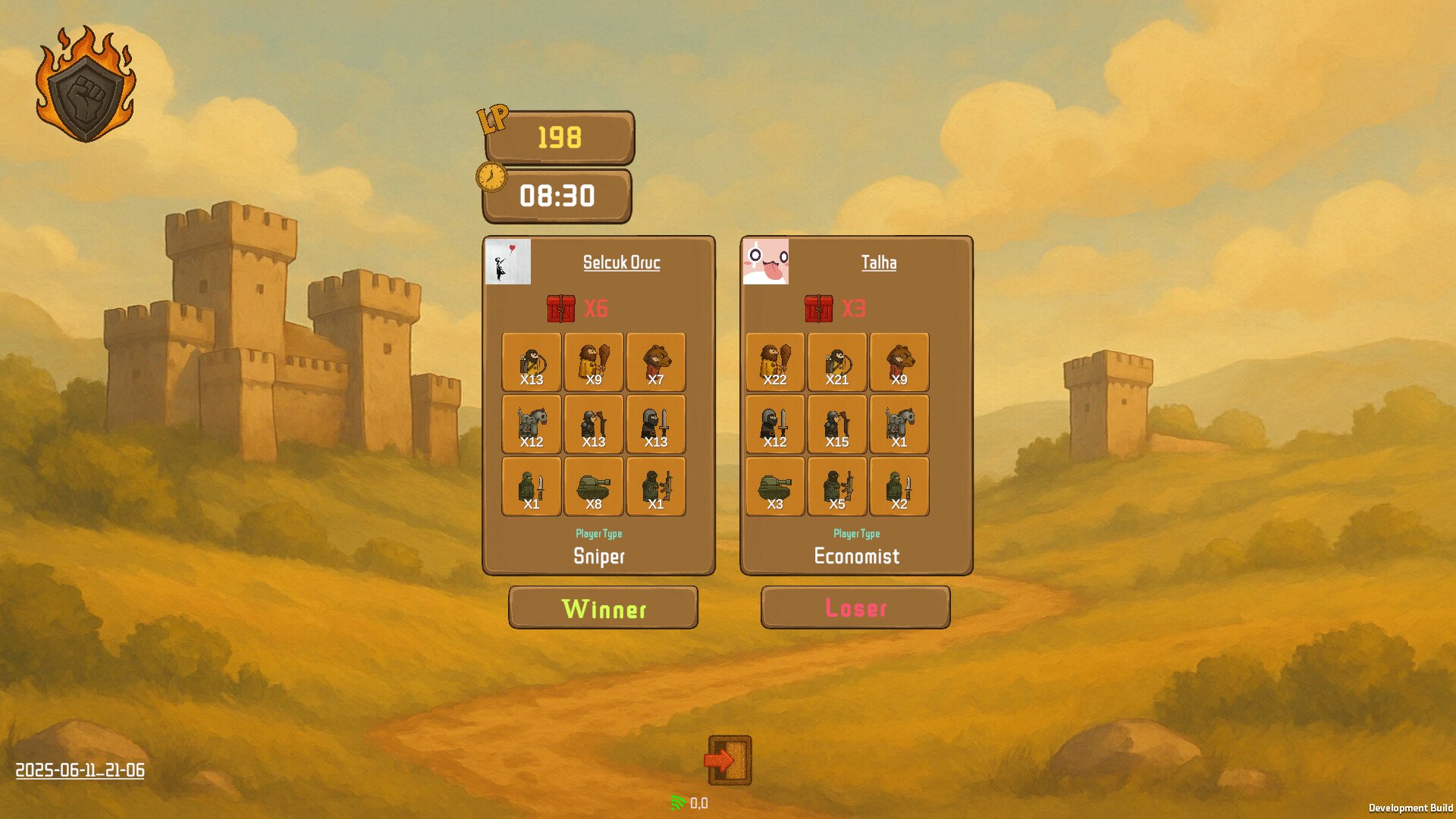Click the flaming fist shield emblem
1456x819 pixels.
click(86, 85)
